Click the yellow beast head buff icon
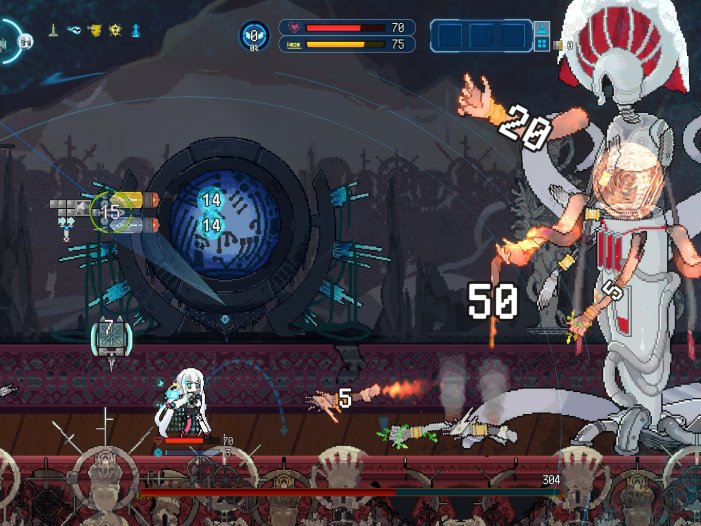701x526 pixels. [x=95, y=30]
